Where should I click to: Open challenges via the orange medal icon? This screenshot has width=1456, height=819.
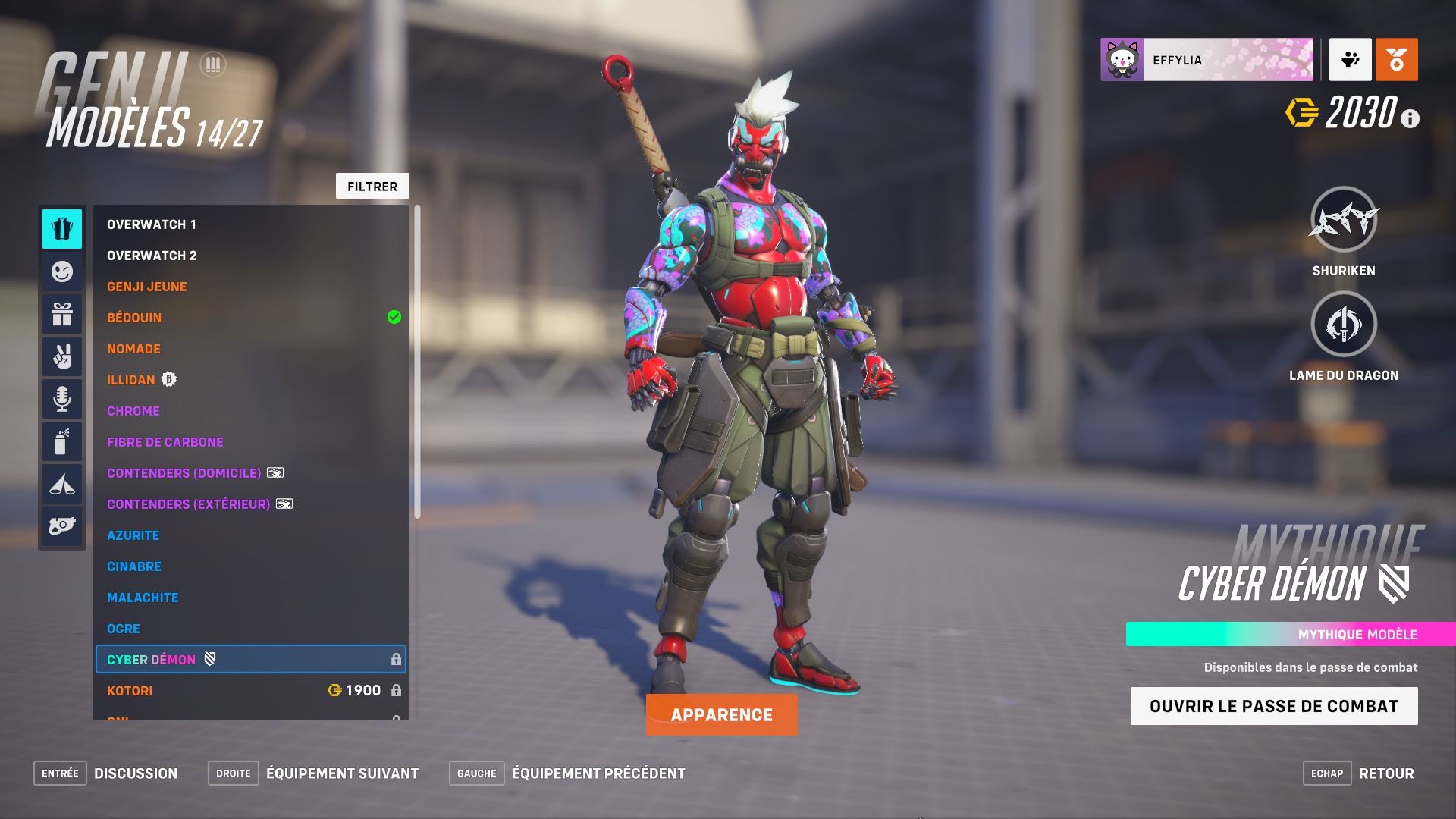[x=1395, y=61]
